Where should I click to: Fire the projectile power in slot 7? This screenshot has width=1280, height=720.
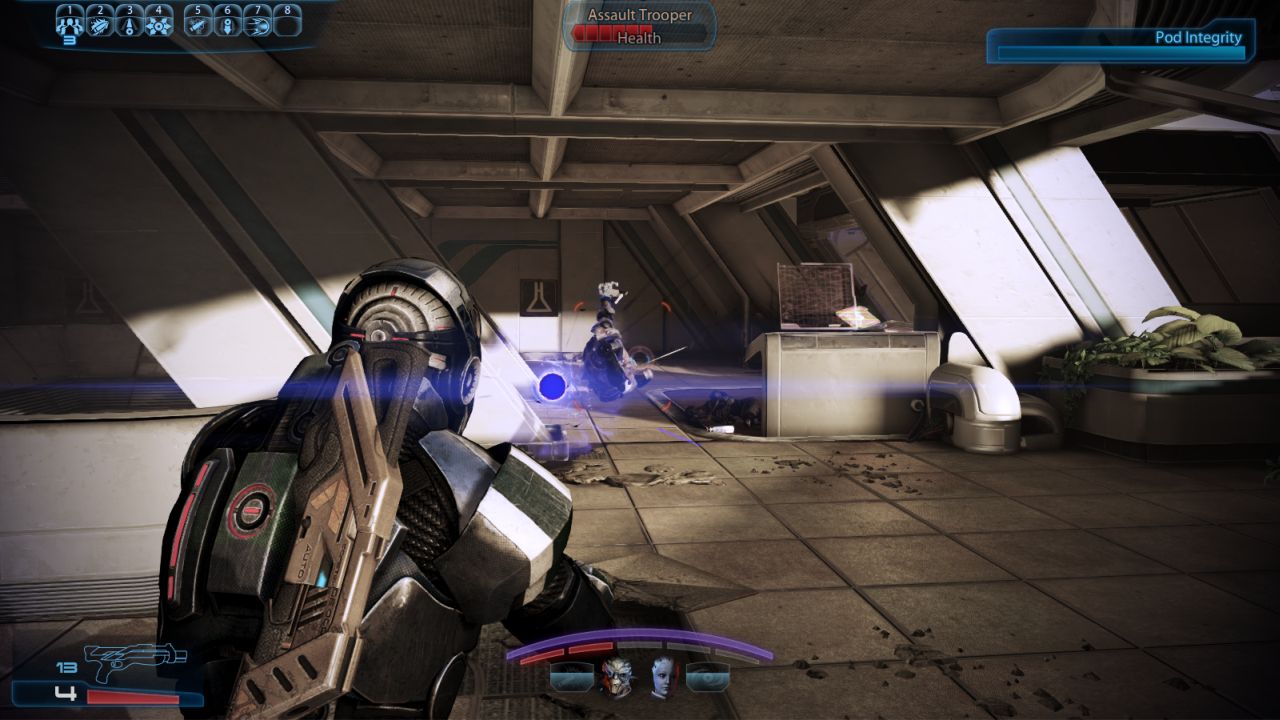tap(257, 23)
